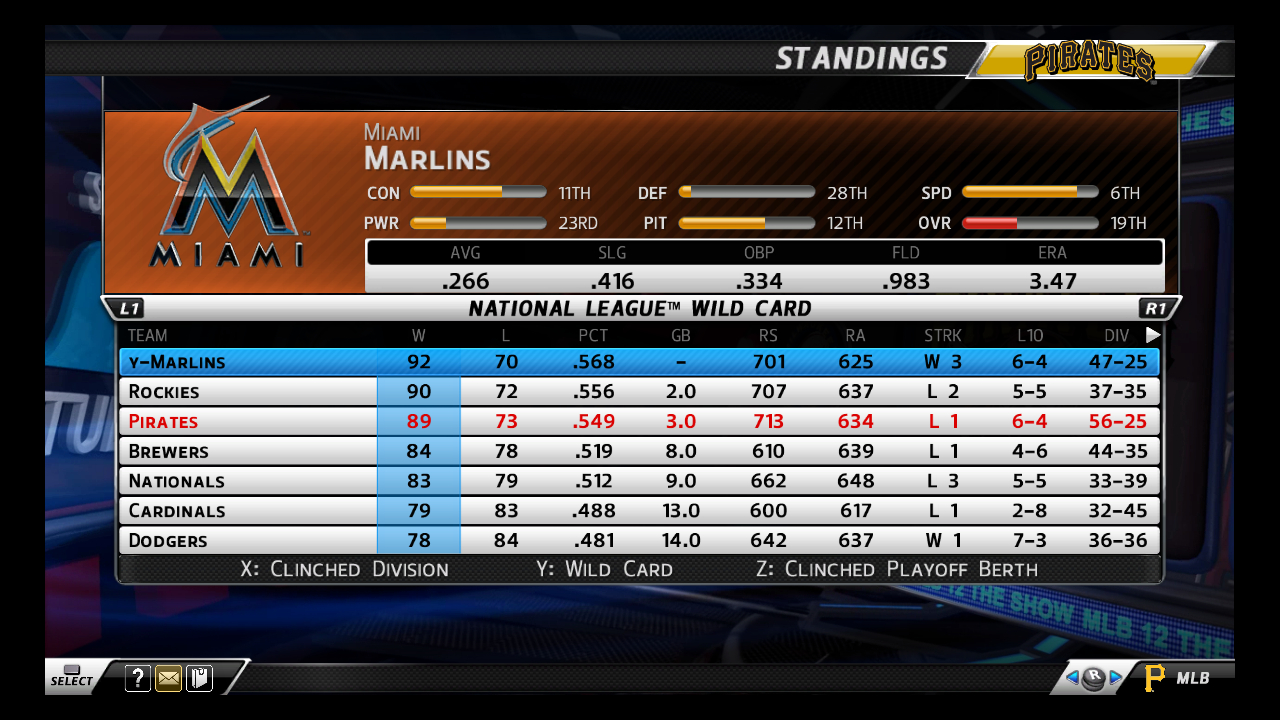This screenshot has height=720, width=1280.
Task: Pick the Nationals row
Action: 638,481
